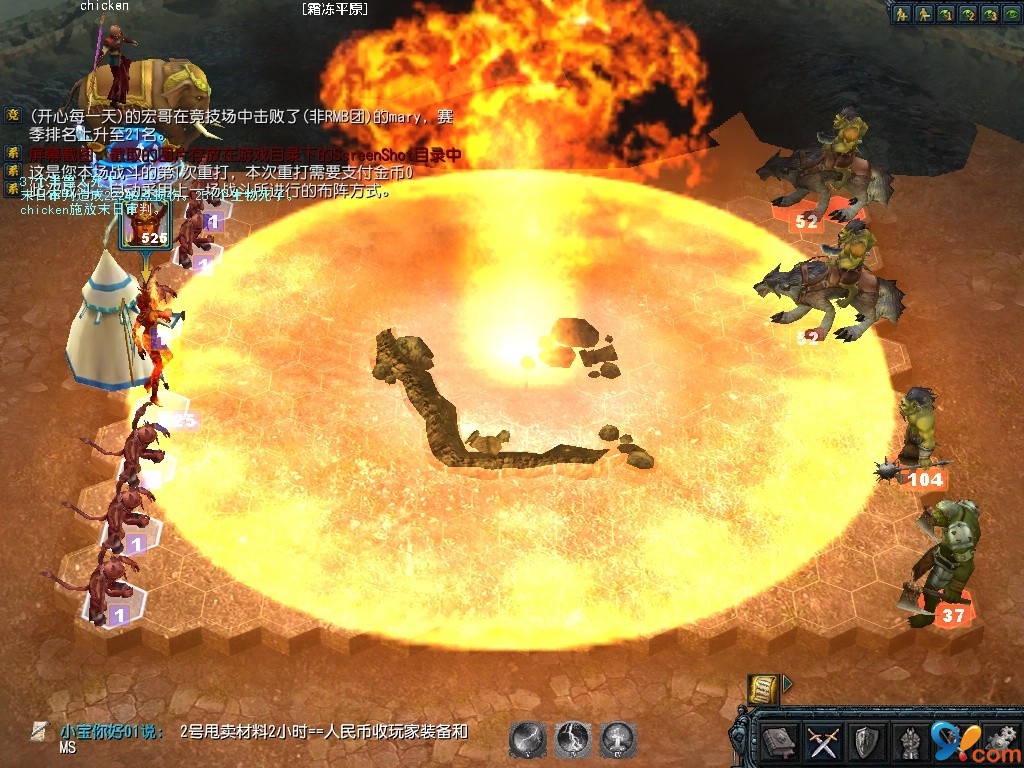Image resolution: width=1024 pixels, height=768 pixels.
Task: Open the glowing scroll icon
Action: tap(762, 687)
